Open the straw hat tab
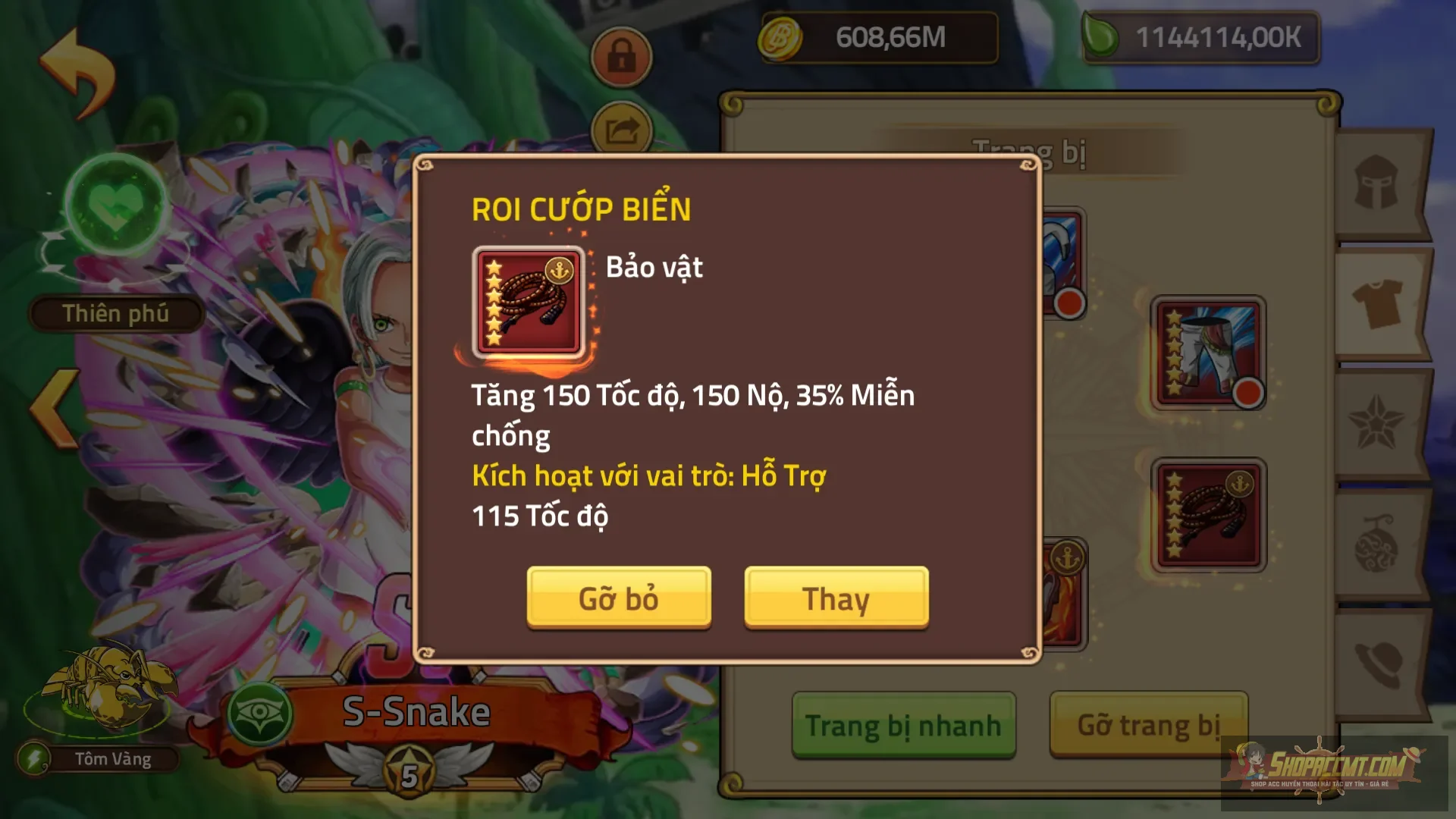 [1376, 664]
